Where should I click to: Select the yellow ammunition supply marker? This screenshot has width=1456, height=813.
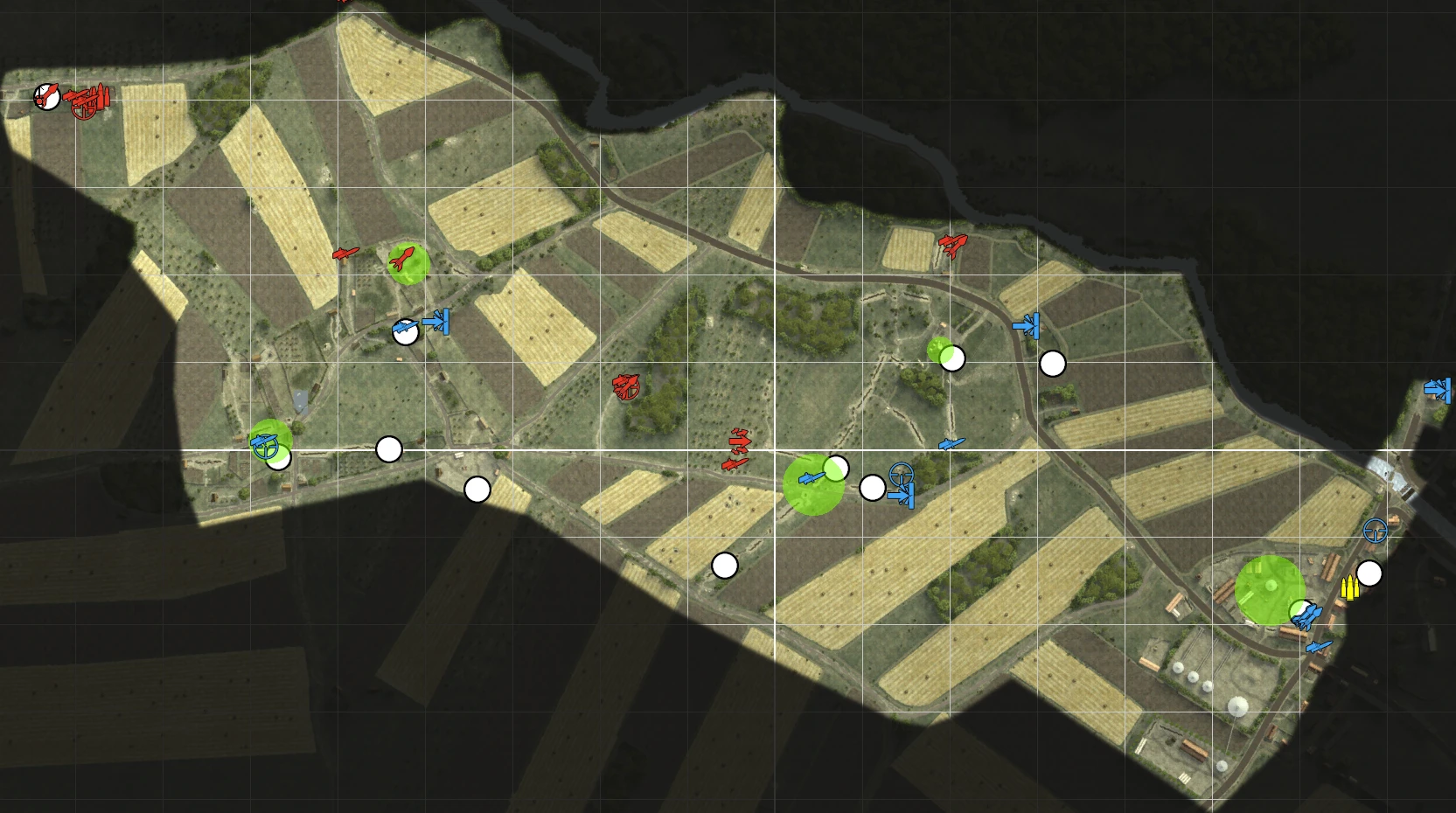pyautogui.click(x=1349, y=588)
